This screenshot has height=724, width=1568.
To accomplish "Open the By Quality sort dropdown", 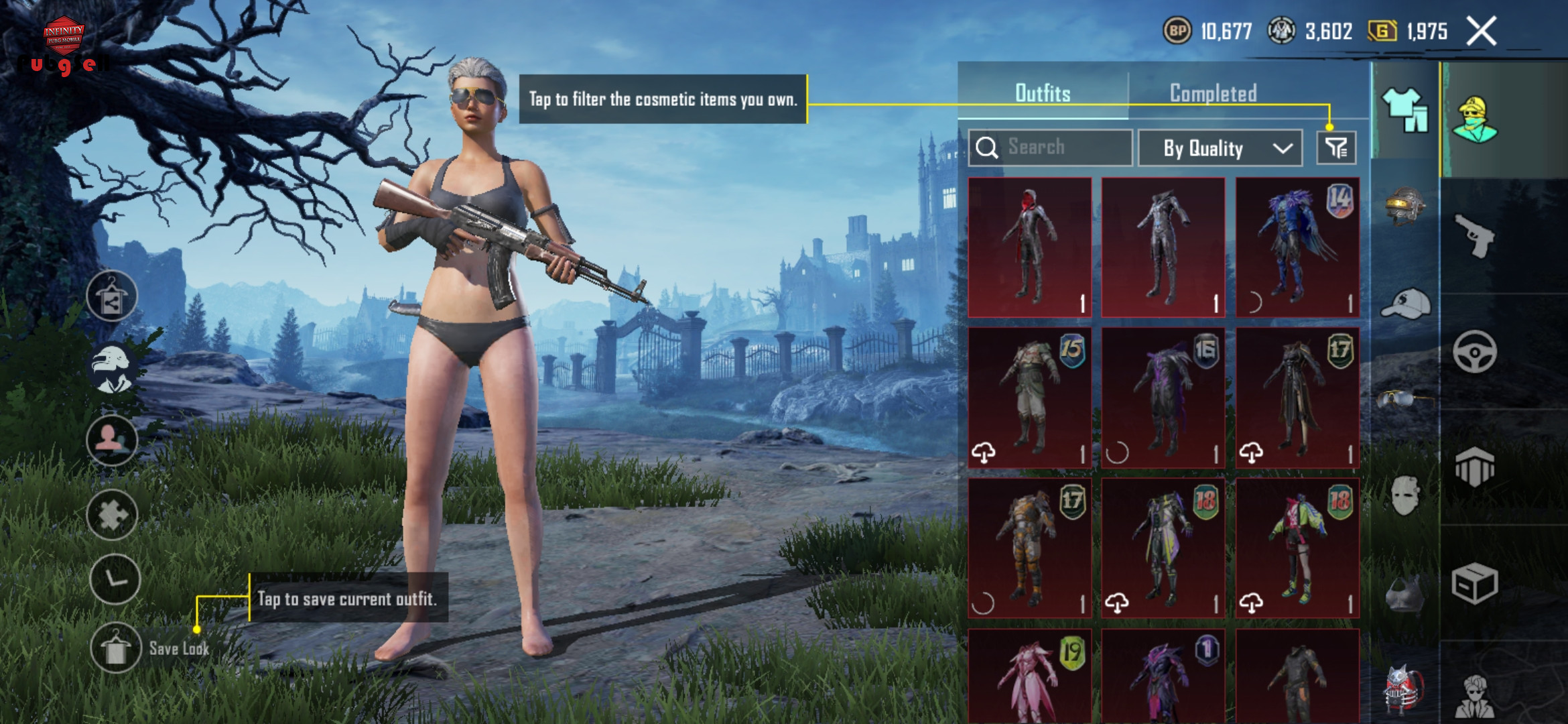I will pyautogui.click(x=1220, y=148).
